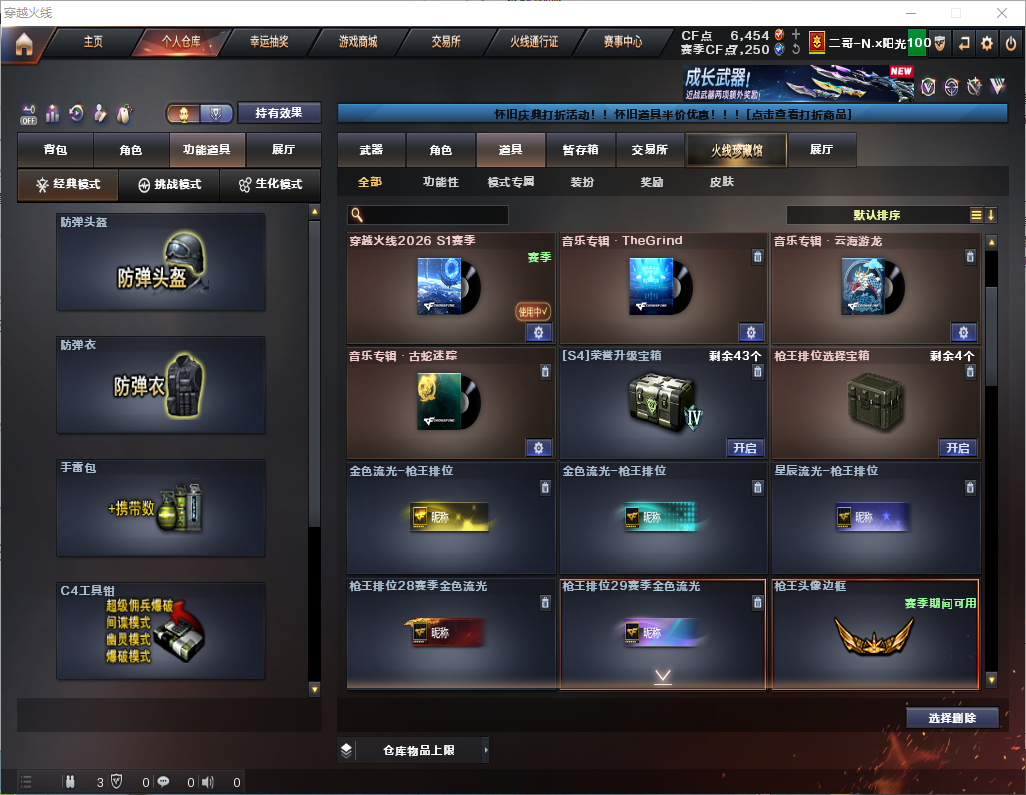
Task: Open the 火线通行证 battle pass page
Action: pyautogui.click(x=534, y=42)
